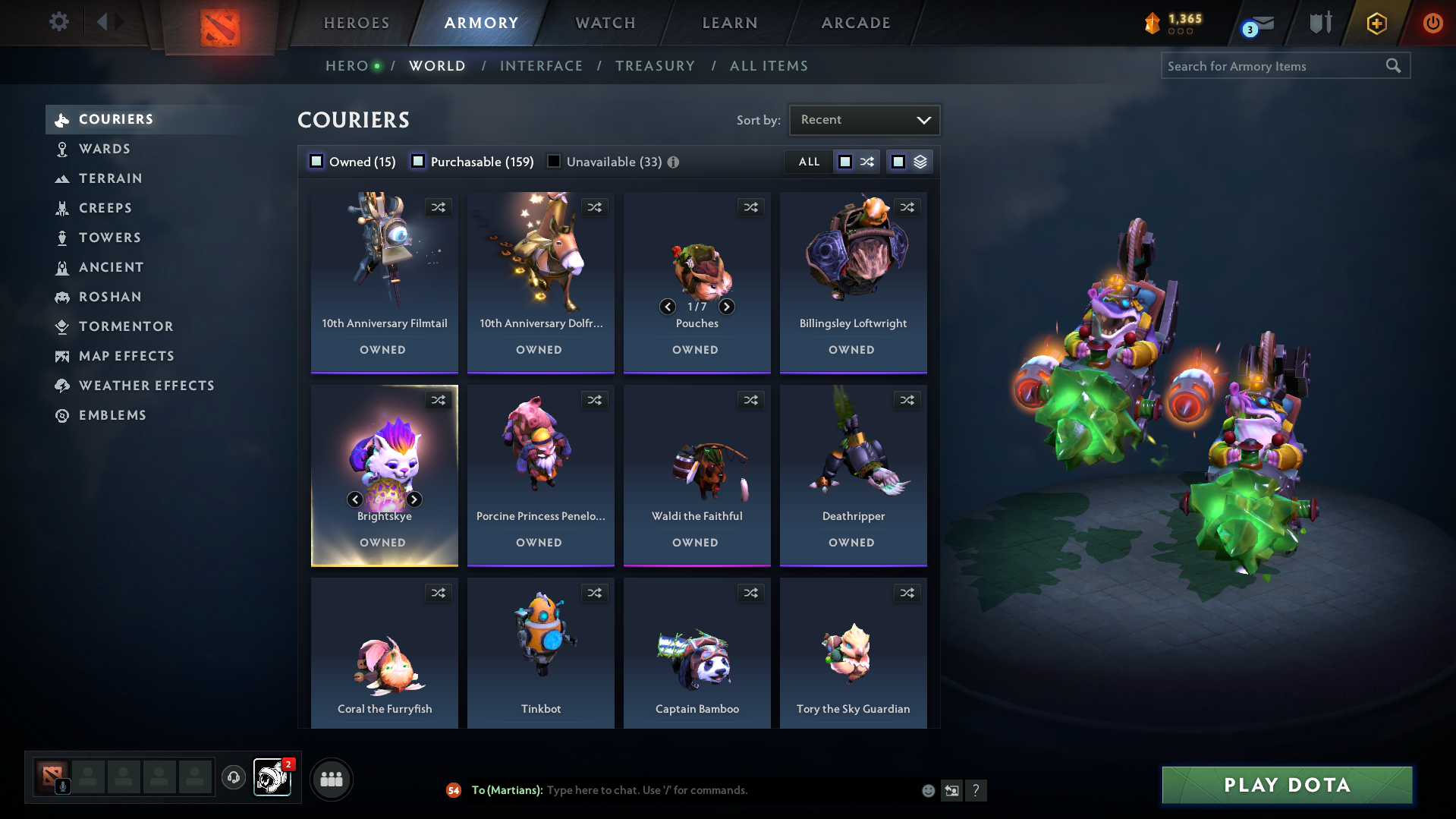The image size is (1456, 819).
Task: Toggle the Purchasable filter checkbox
Action: 418,161
